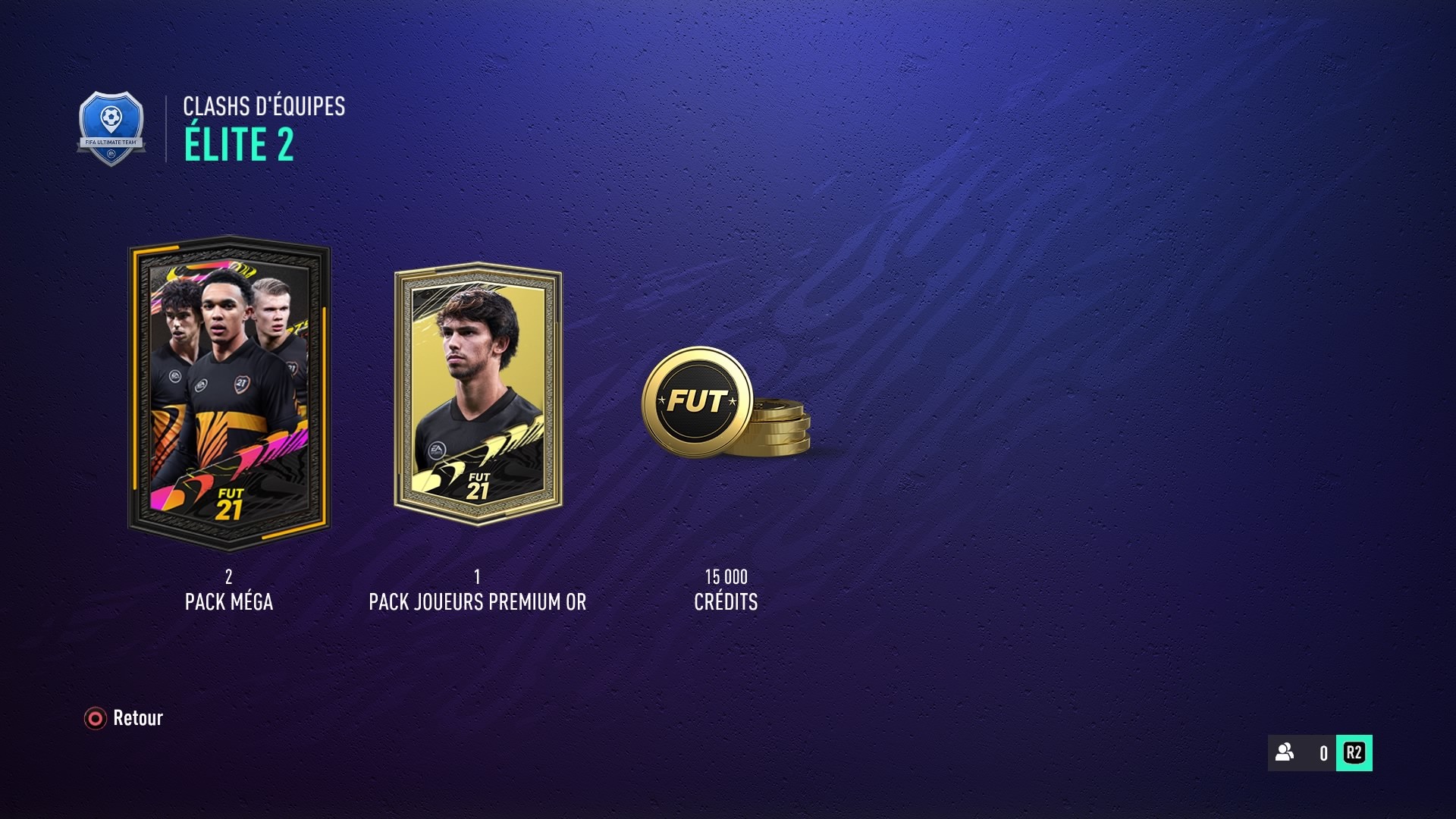Select the Pack Joueurs Premium Or label

476,602
